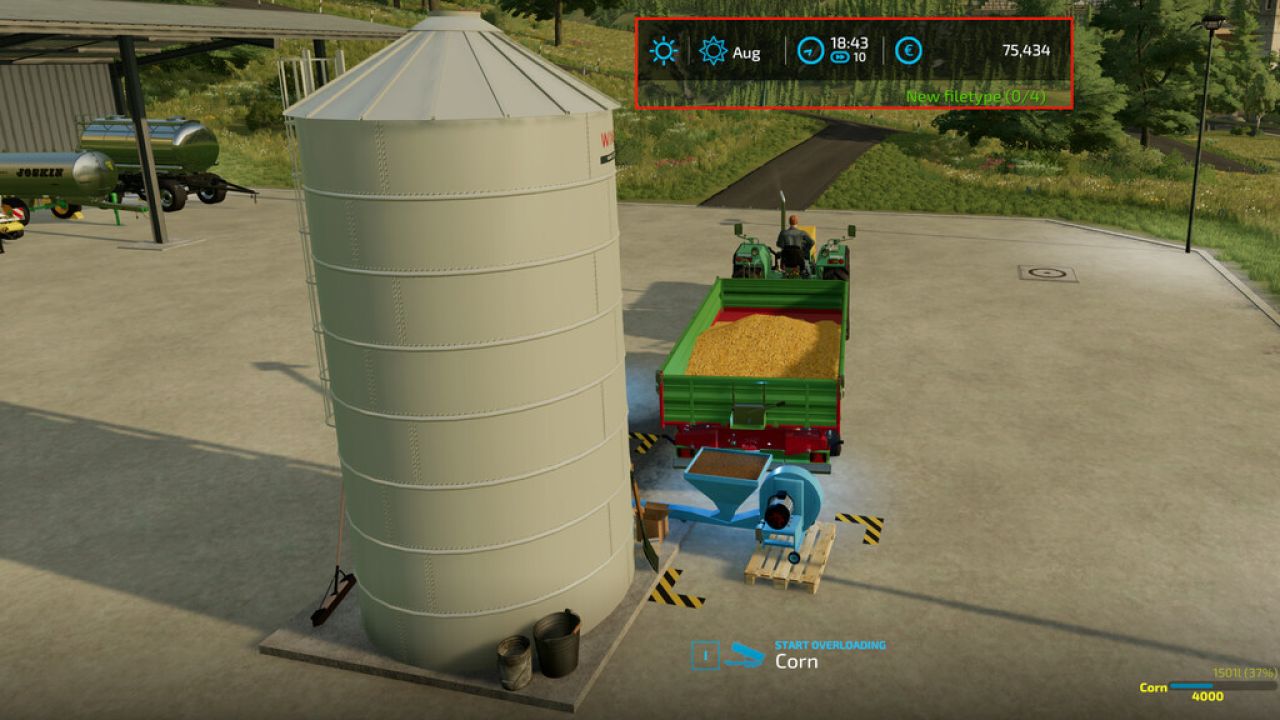Screen dimensions: 1280x720
Task: Expand the money balance 75,434 readout
Action: coord(1027,50)
